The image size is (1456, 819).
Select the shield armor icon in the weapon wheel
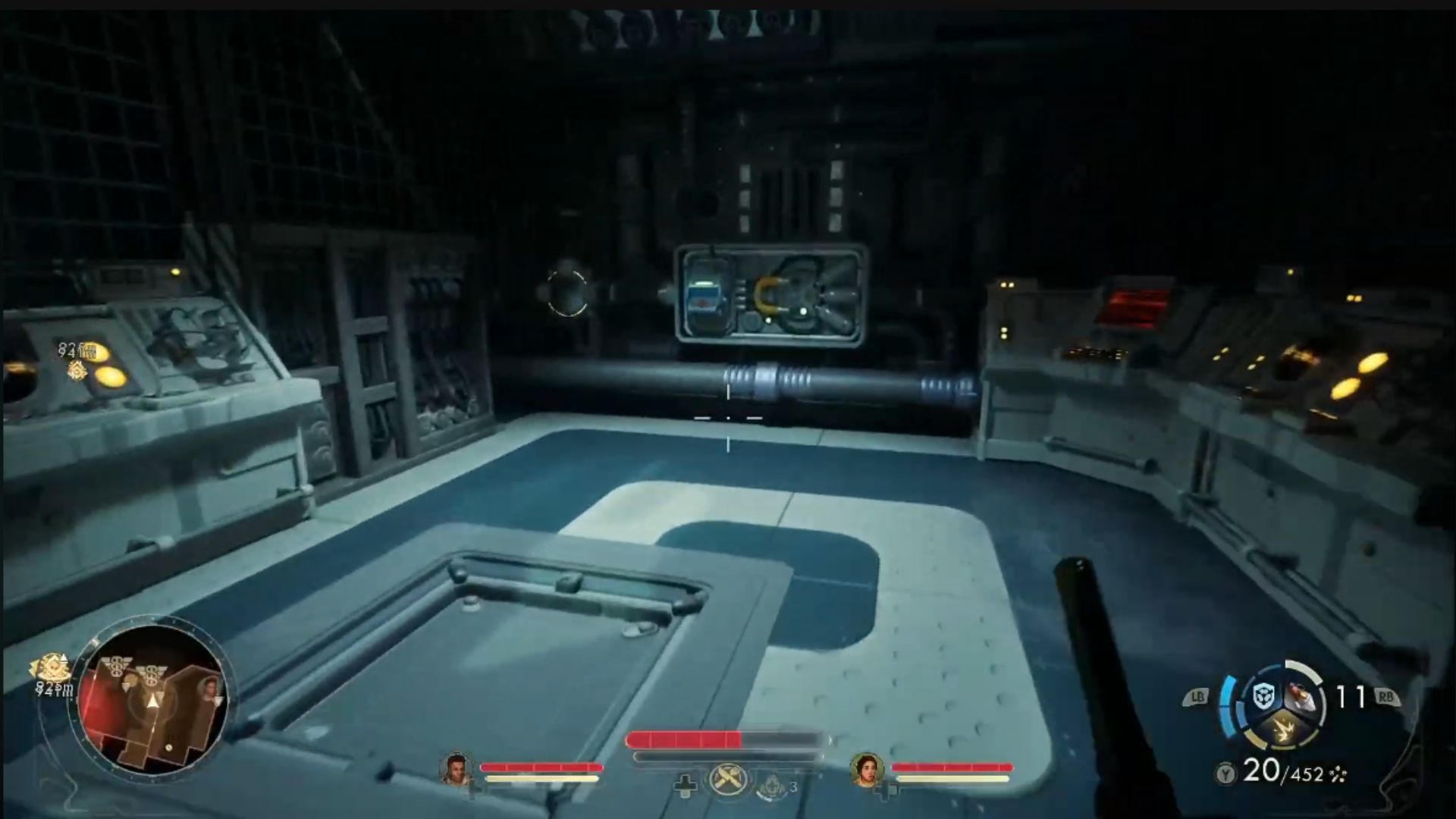1263,695
